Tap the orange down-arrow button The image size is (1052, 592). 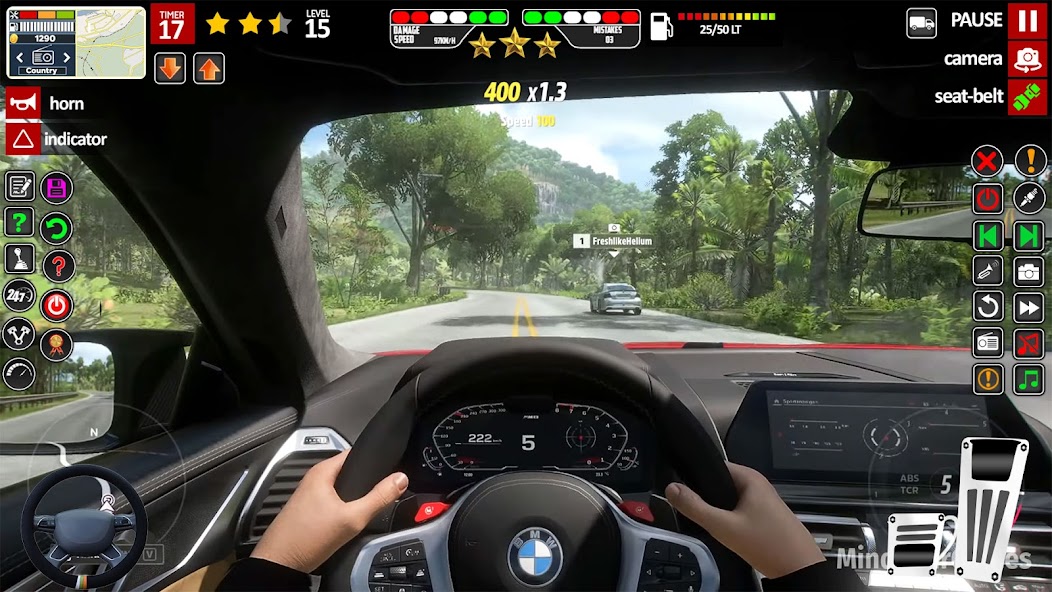coord(170,68)
